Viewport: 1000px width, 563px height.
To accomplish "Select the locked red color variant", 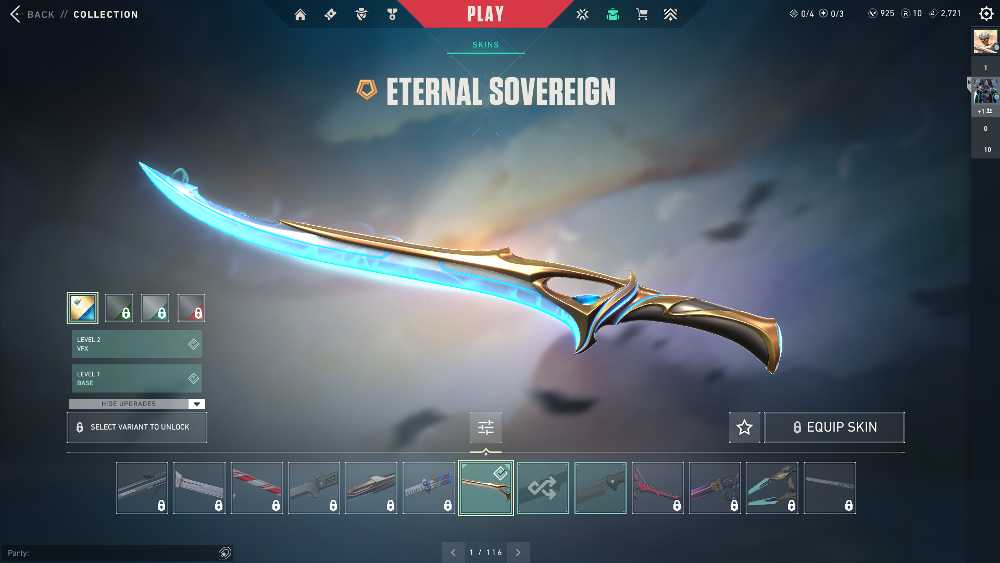I will tap(191, 308).
